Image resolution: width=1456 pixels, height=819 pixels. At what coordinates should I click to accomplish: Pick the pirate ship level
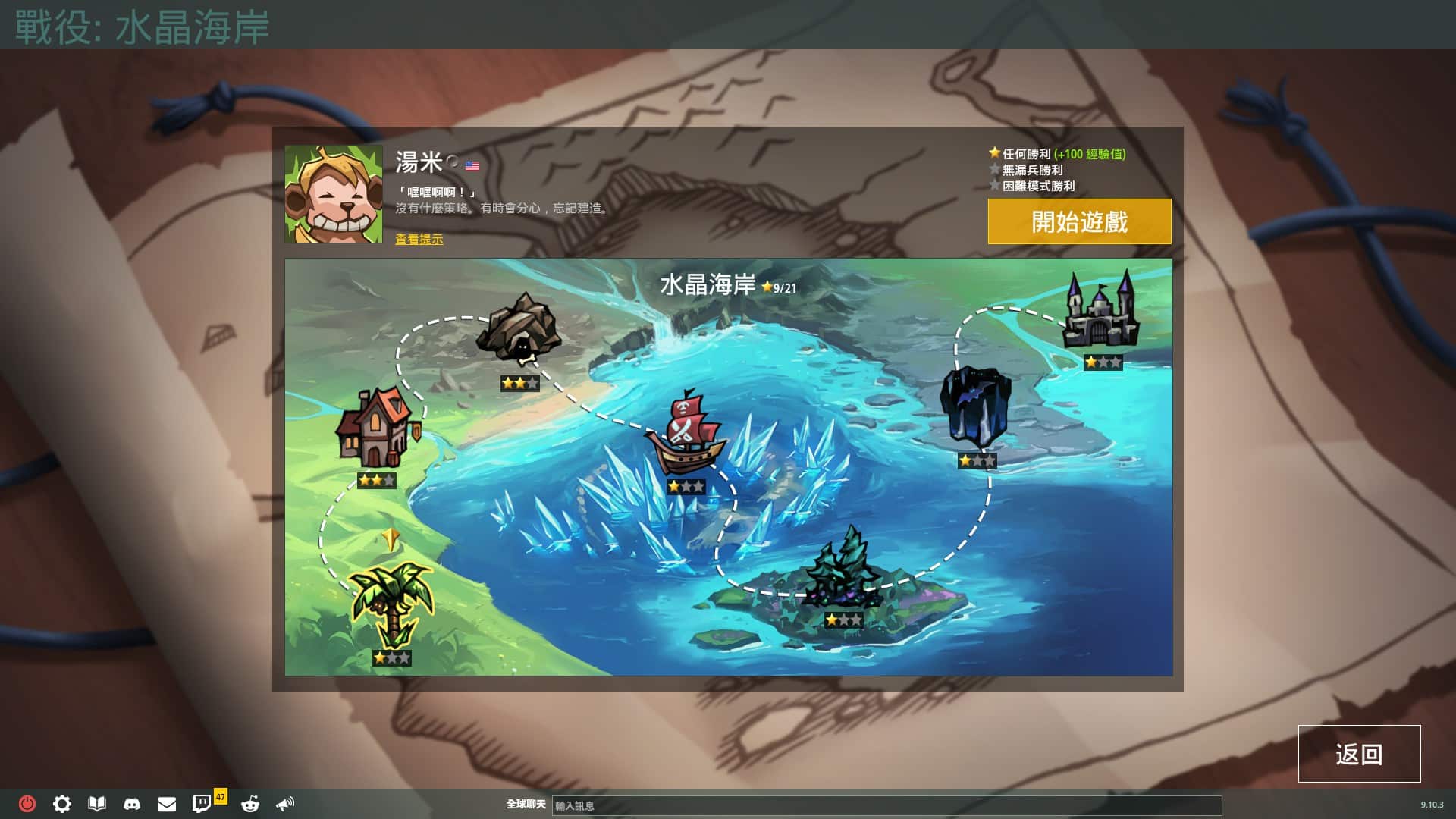(x=685, y=435)
